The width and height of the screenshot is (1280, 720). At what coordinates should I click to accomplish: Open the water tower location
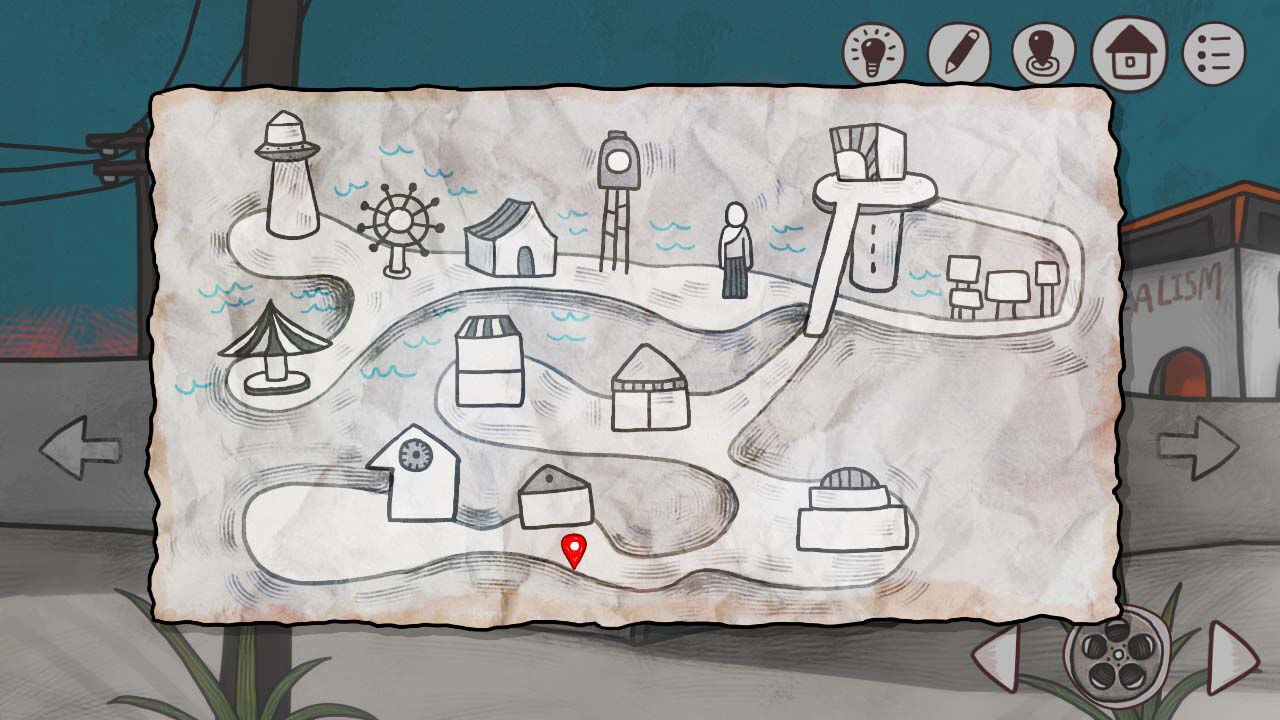coord(618,180)
